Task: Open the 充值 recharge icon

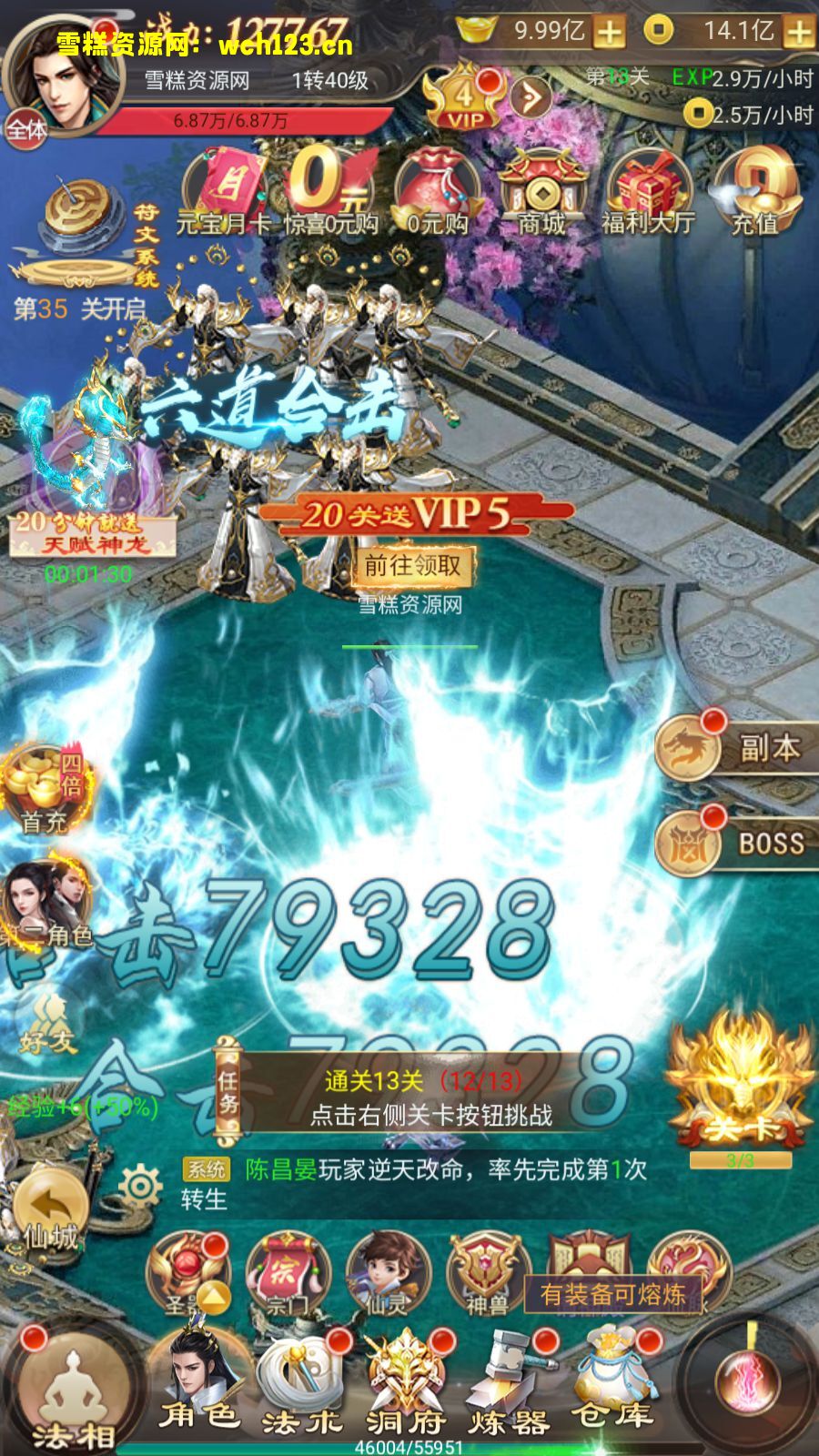Action: pos(755,193)
